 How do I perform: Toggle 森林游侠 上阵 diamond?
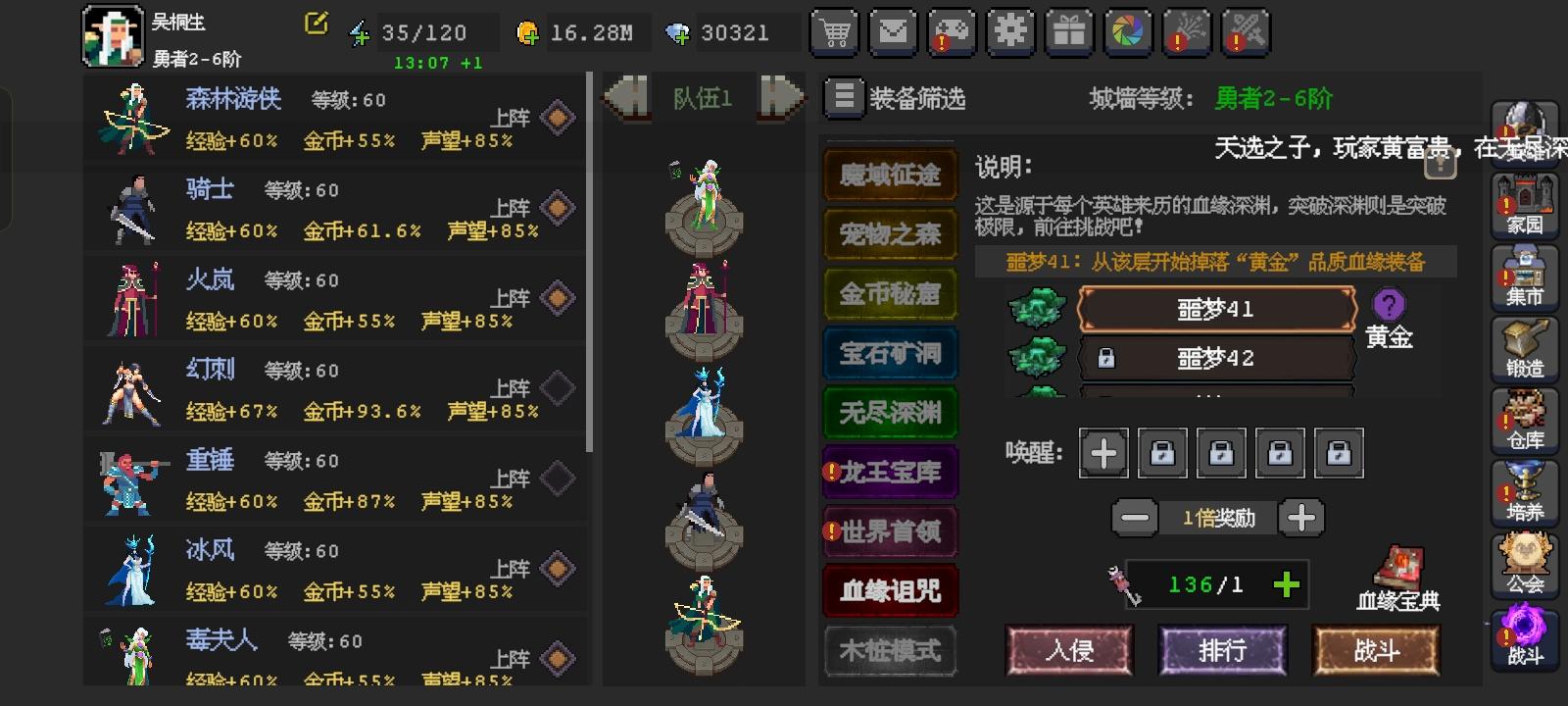559,116
